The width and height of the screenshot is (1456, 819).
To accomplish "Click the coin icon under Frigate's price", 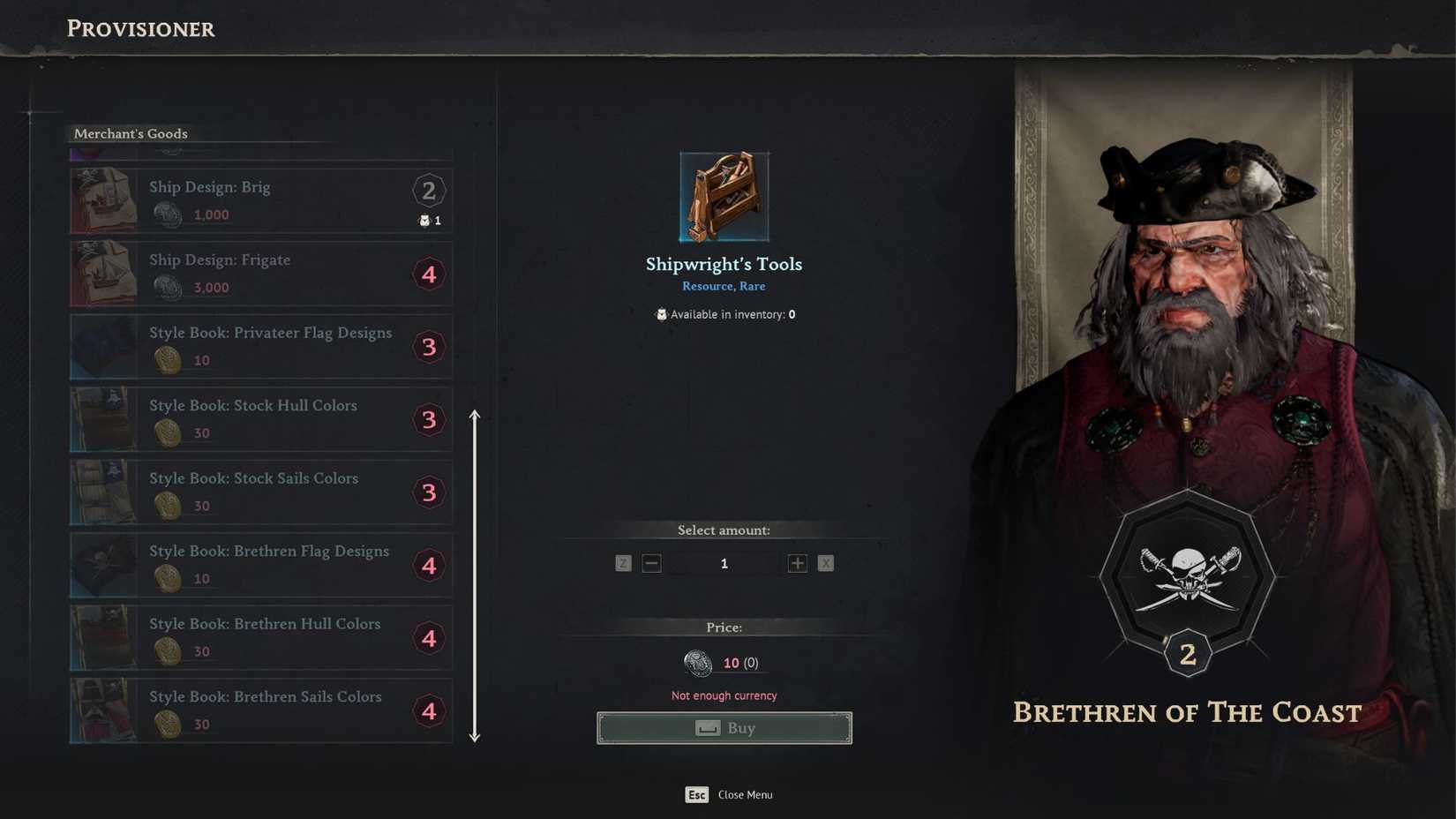I will click(168, 287).
